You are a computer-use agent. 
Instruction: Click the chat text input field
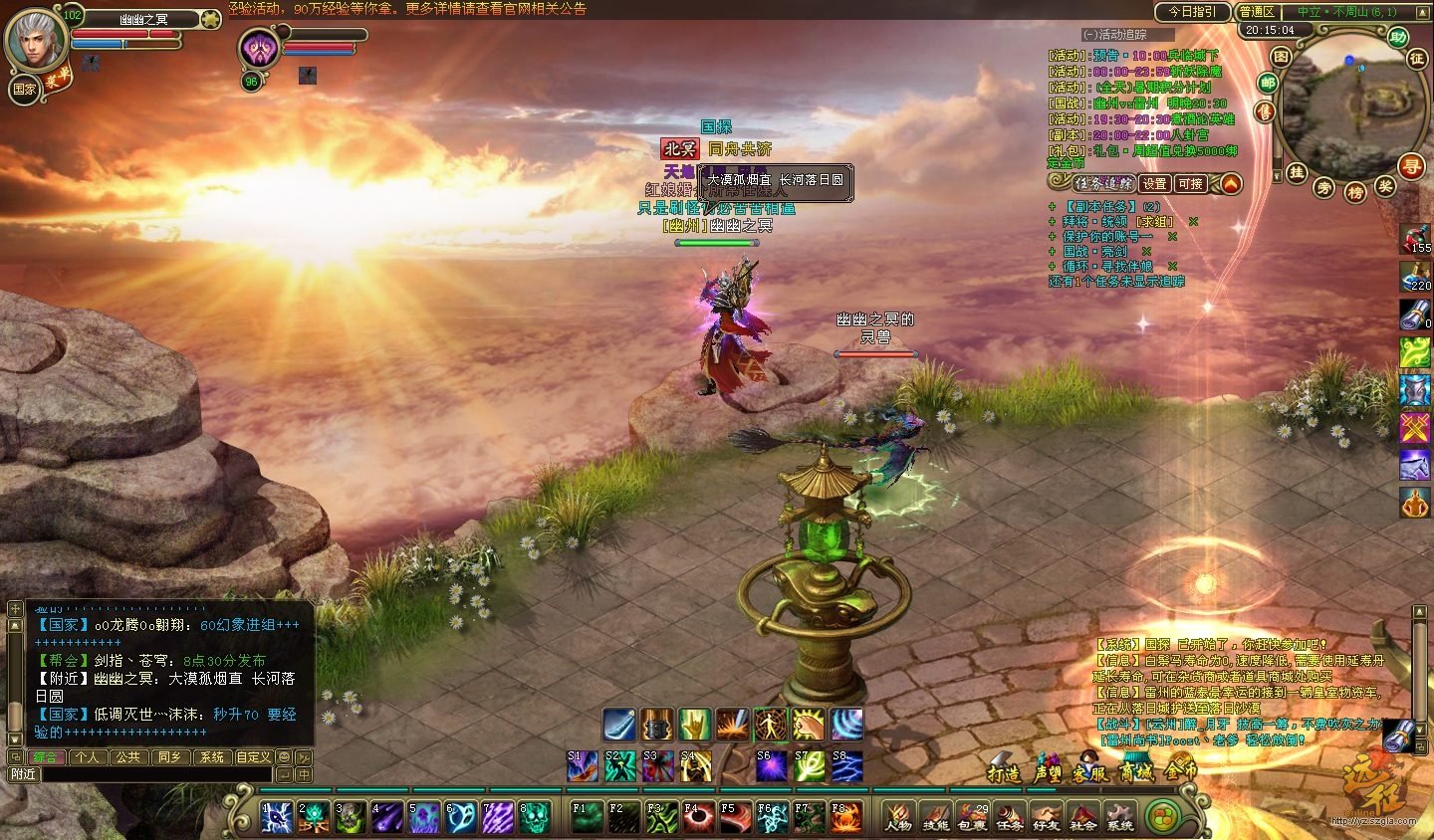tap(156, 774)
